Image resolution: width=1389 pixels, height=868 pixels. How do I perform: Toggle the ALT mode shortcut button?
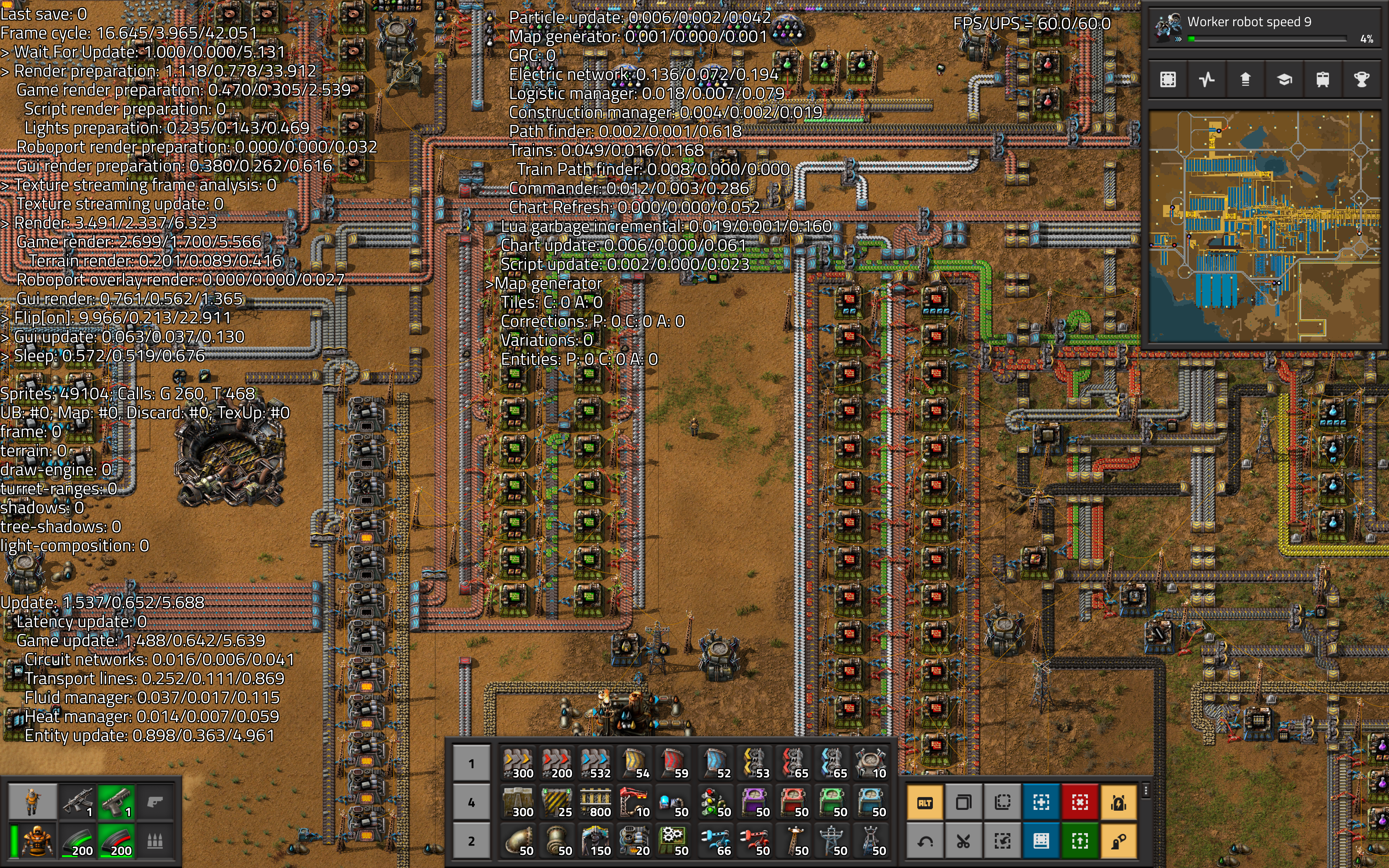click(x=925, y=803)
